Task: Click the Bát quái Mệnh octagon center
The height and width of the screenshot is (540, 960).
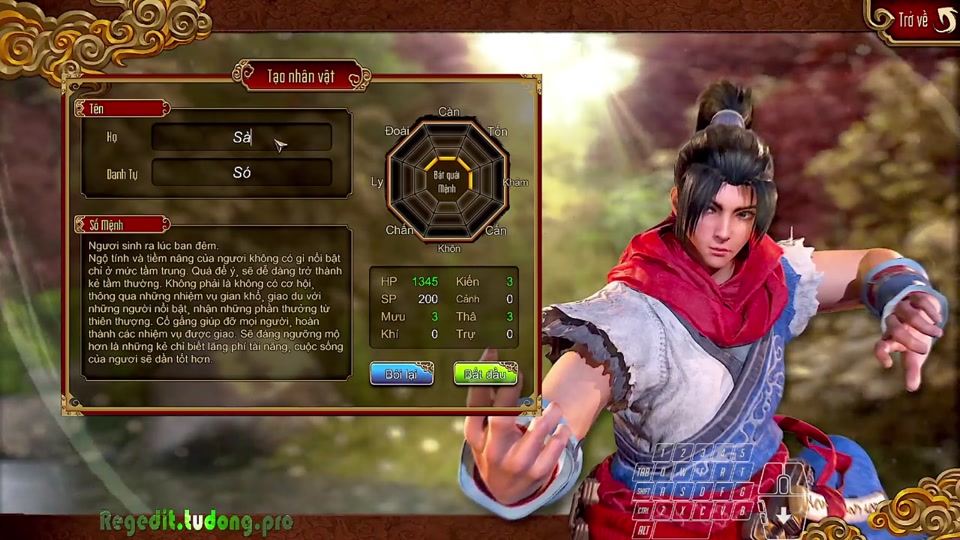Action: (447, 181)
